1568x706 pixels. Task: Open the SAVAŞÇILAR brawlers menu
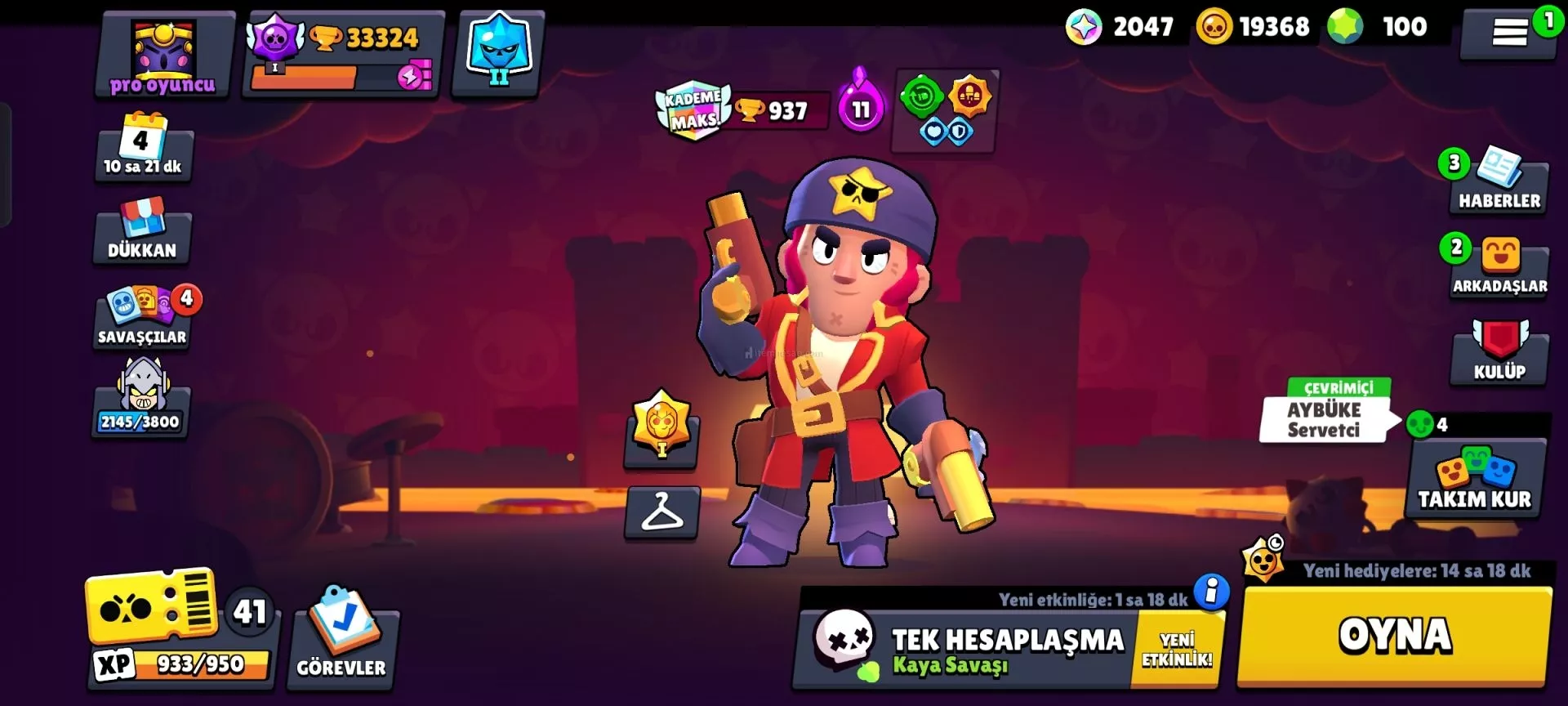(142, 319)
